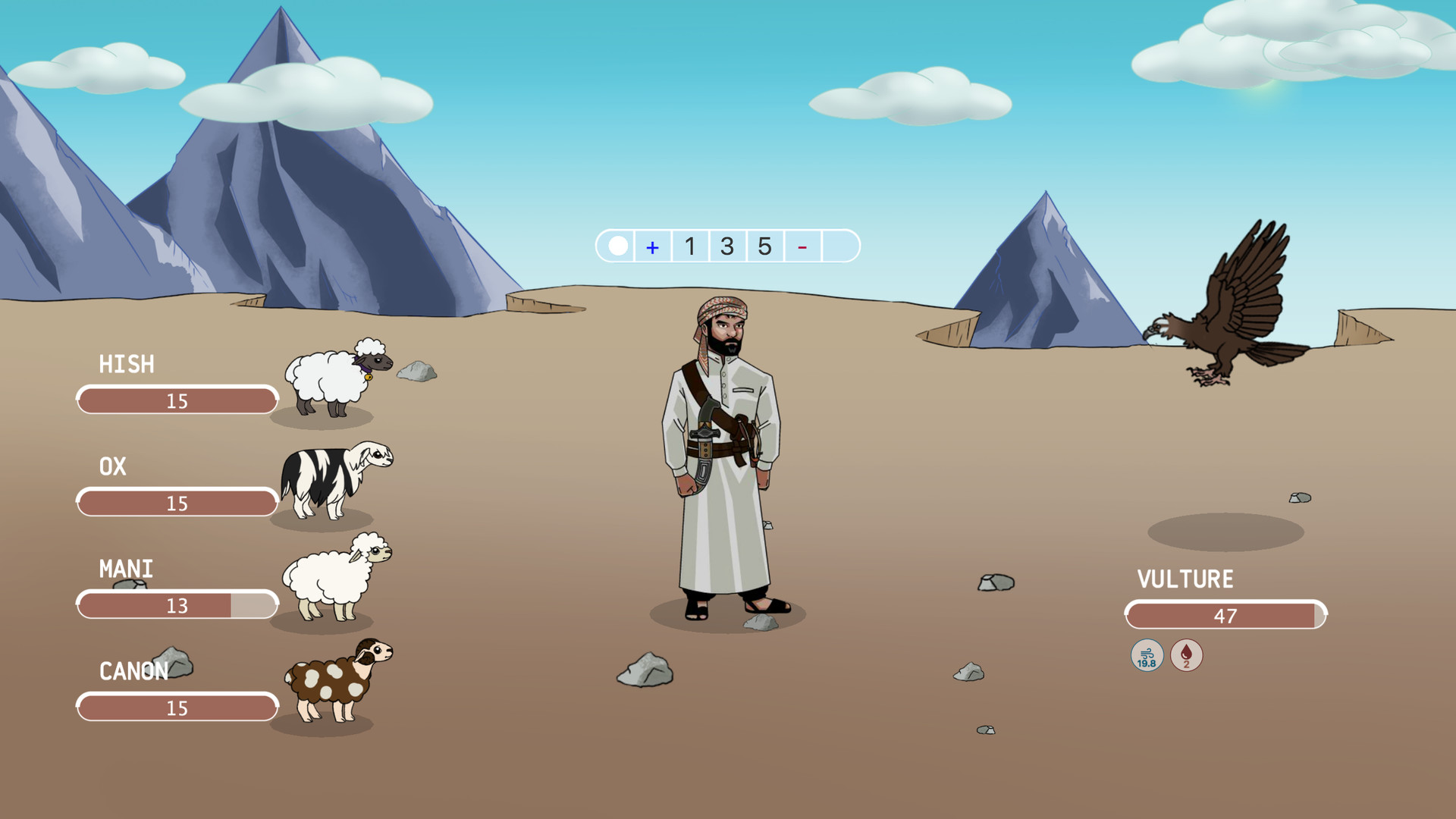Select the number 1 tile
Viewport: 1456px width, 819px height.
(x=689, y=246)
